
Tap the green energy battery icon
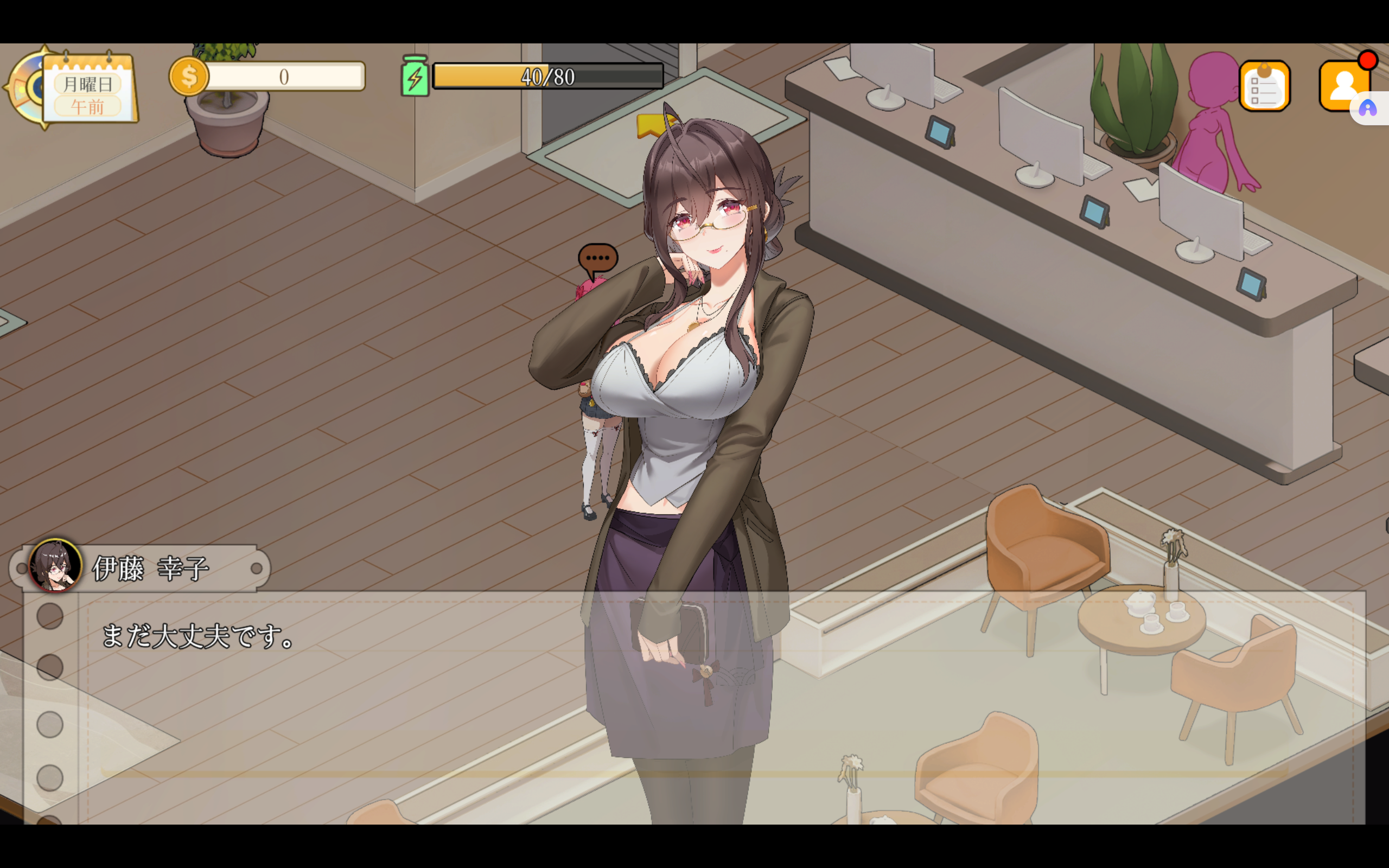pyautogui.click(x=415, y=76)
